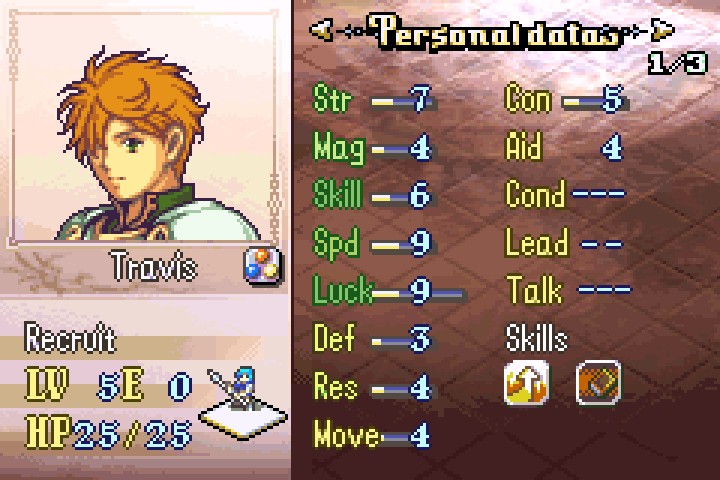Viewport: 720px width, 480px height.
Task: Choose the Skill stat entry
Action: [x=372, y=194]
